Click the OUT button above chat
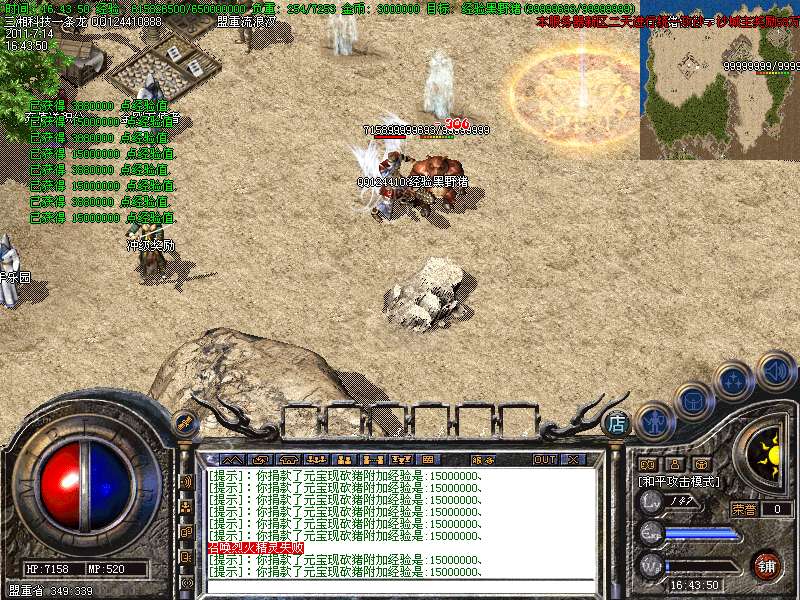Screen dimensions: 800x600 pyautogui.click(x=545, y=460)
